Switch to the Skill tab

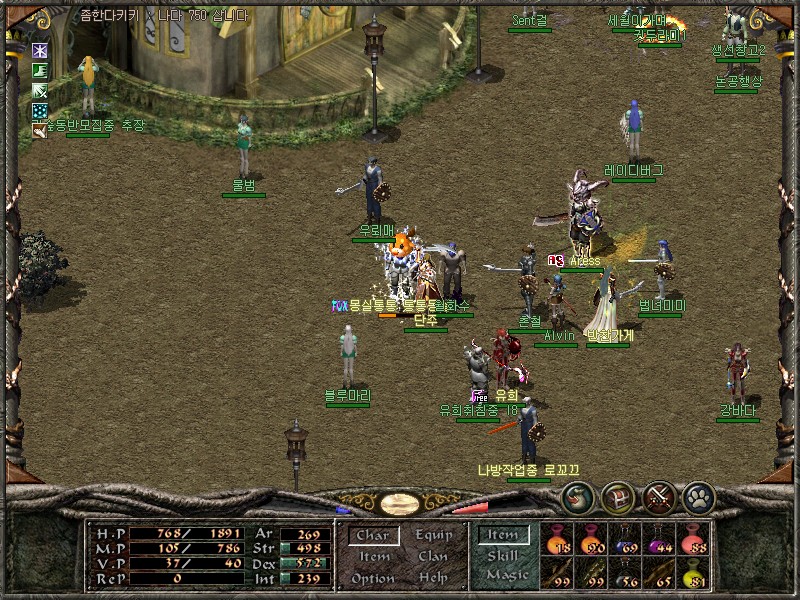[502, 556]
